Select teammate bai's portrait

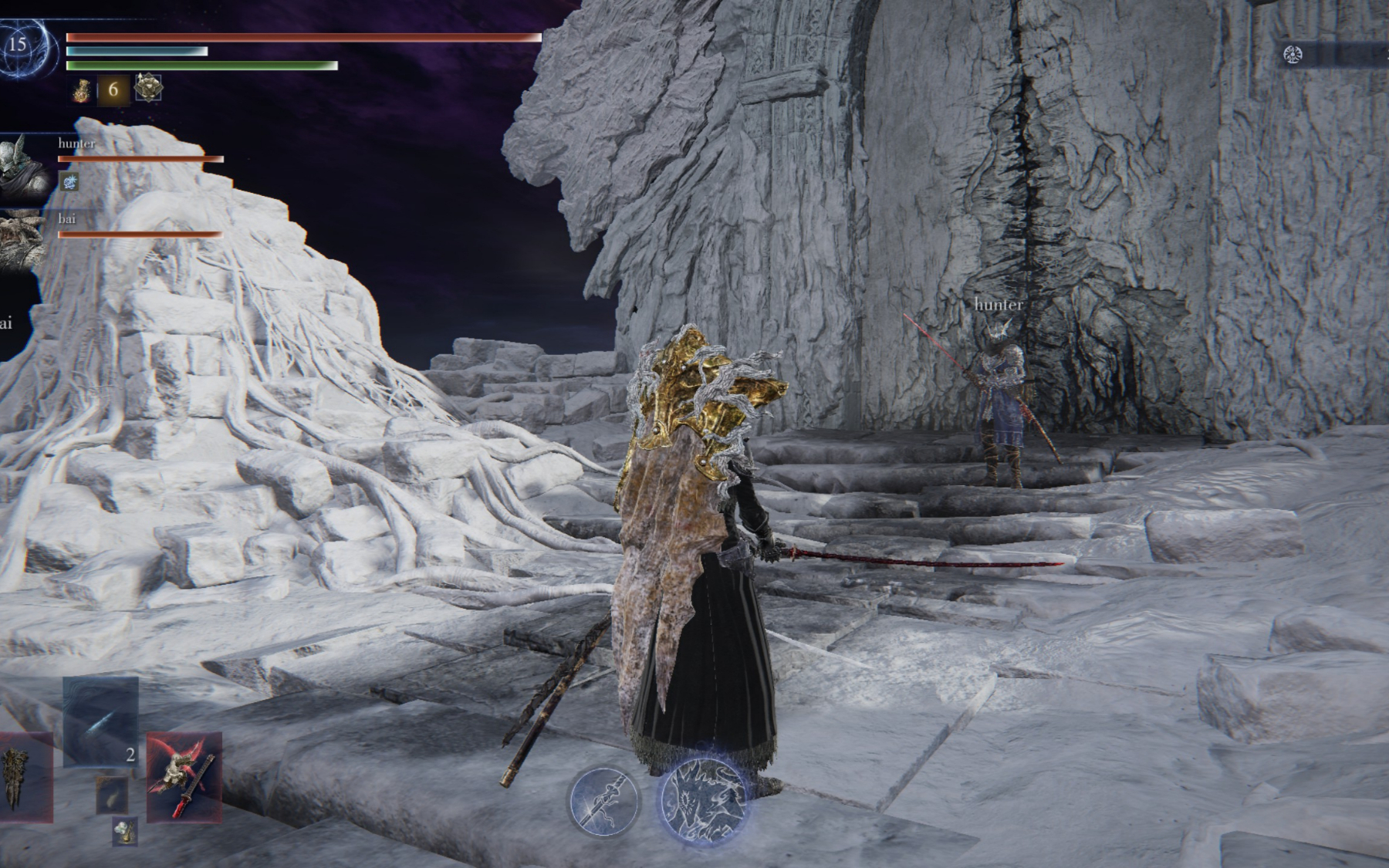[19, 239]
